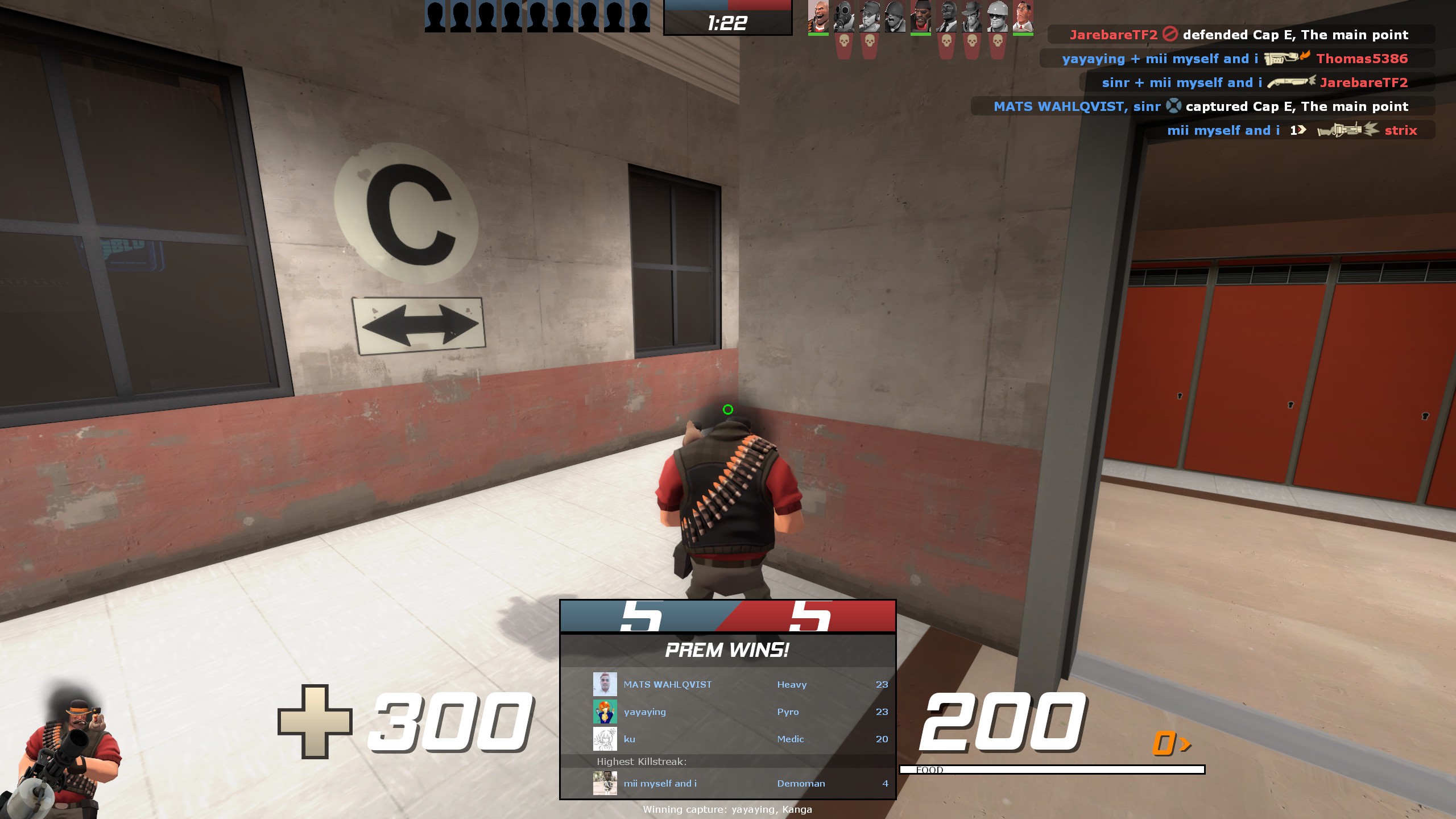Choose the RED Scout portrait in team bar
Screen dimensions: 1456x819
(869, 16)
